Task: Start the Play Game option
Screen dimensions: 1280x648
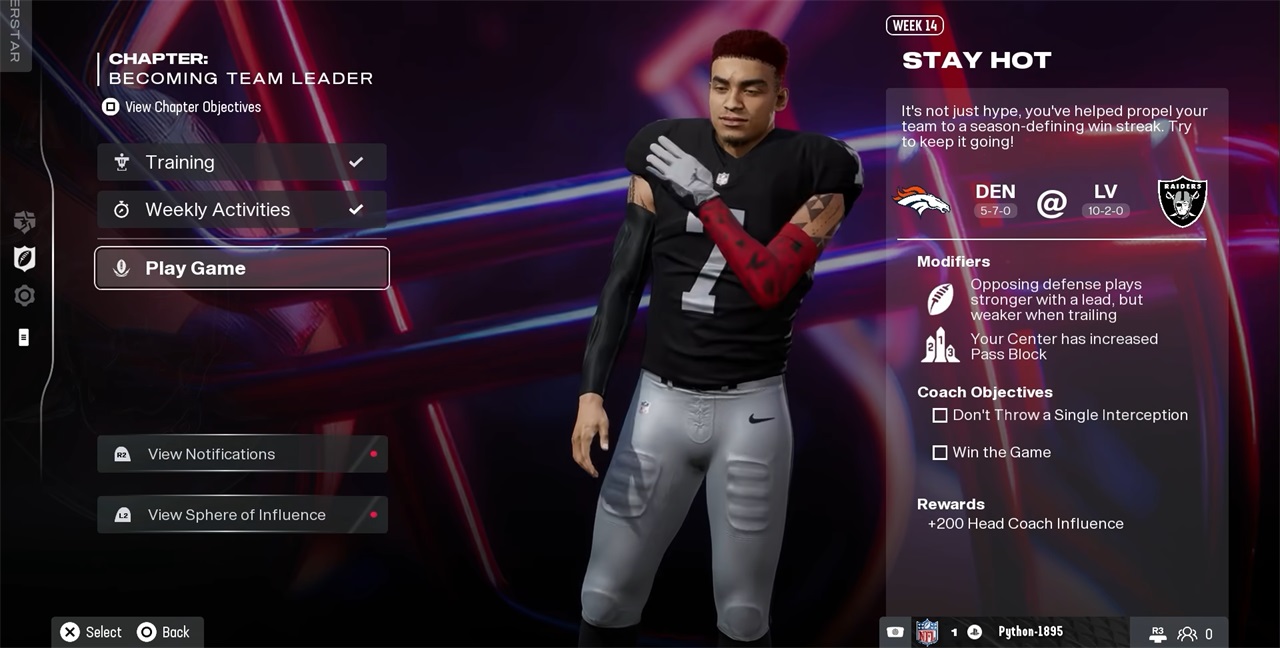Action: tap(241, 268)
